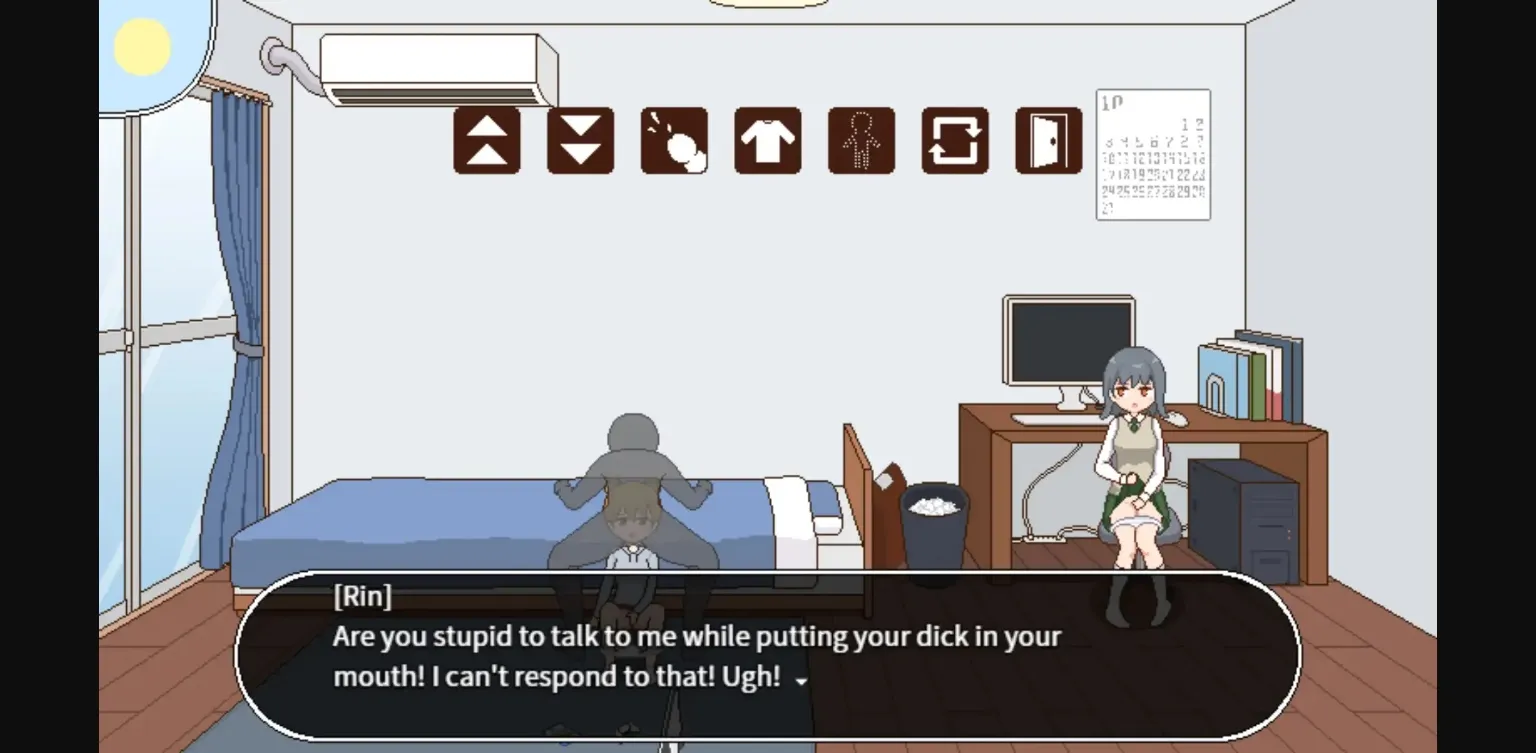Select the double down-arrows speed icon
The width and height of the screenshot is (1536, 753).
pos(580,140)
